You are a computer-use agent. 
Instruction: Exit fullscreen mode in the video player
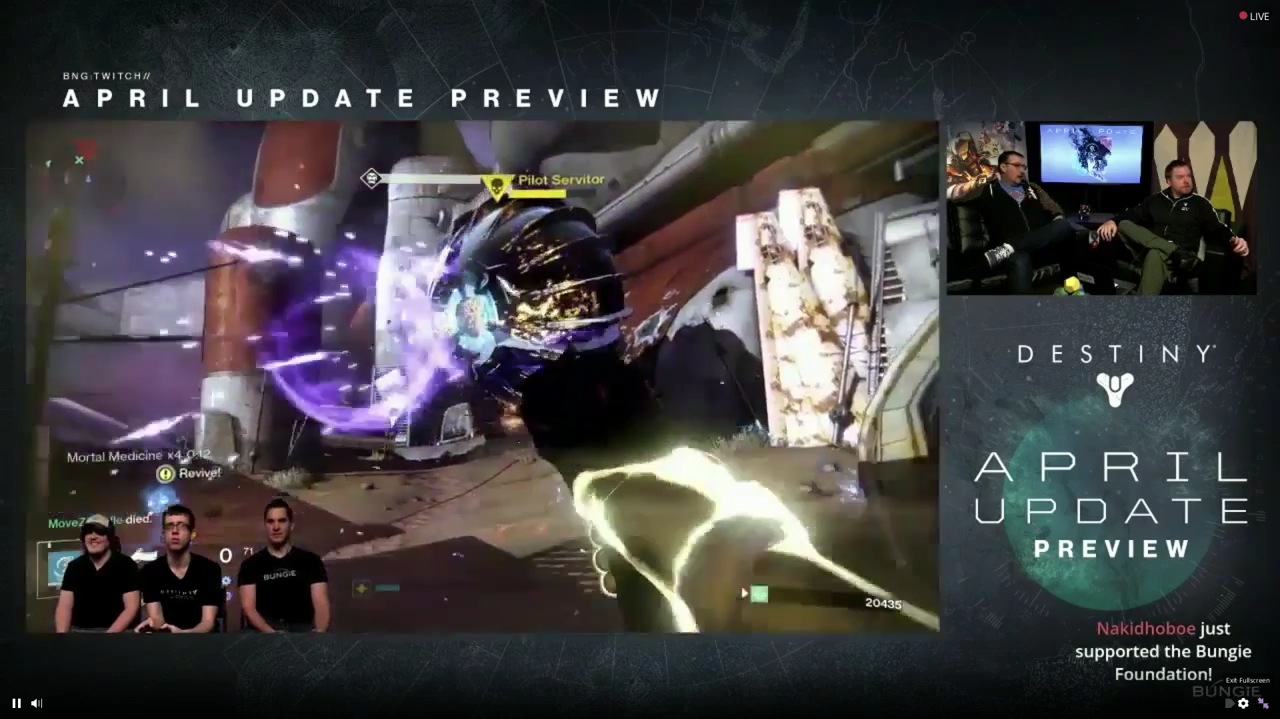point(1263,703)
